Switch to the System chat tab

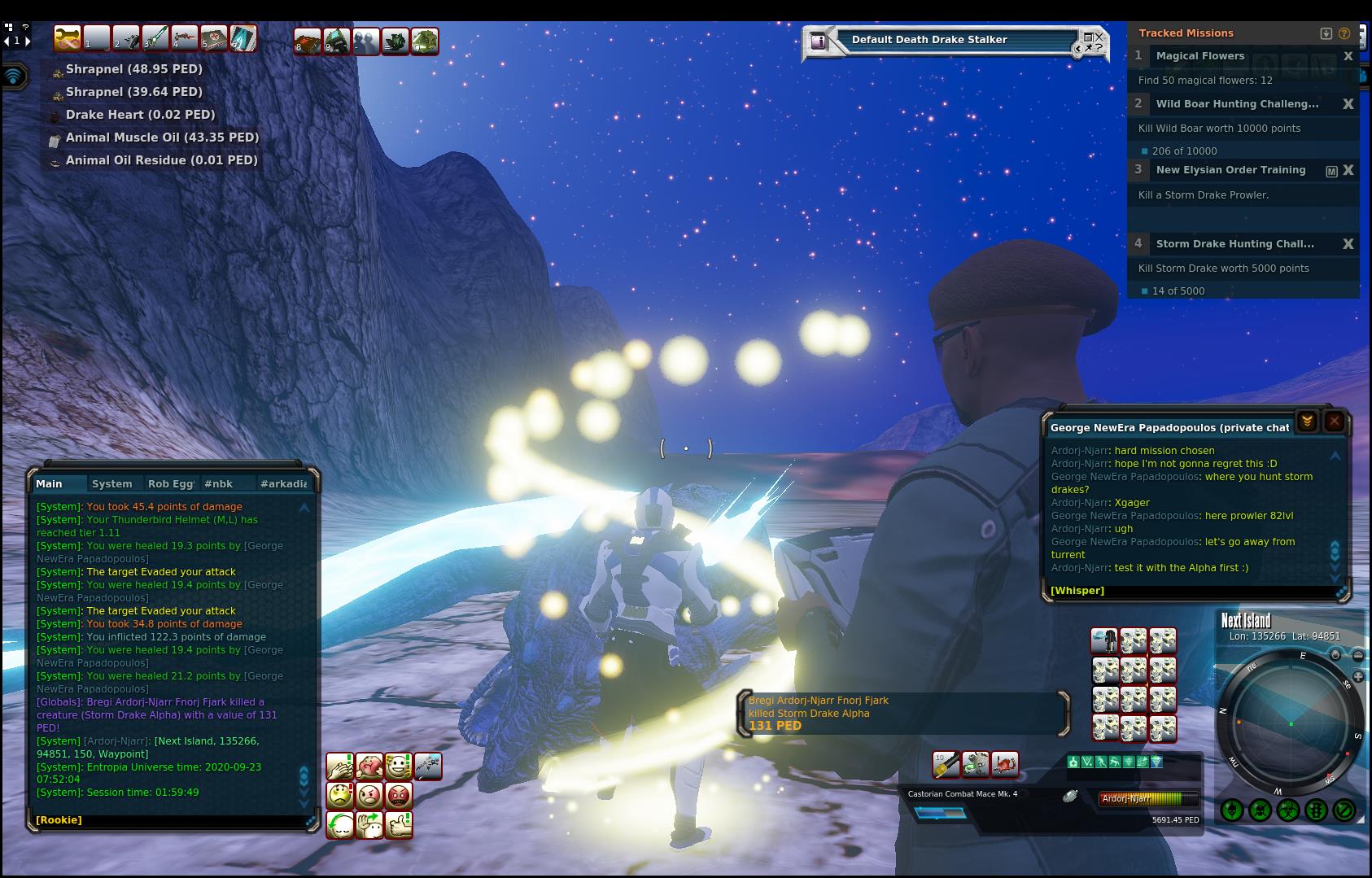(112, 483)
